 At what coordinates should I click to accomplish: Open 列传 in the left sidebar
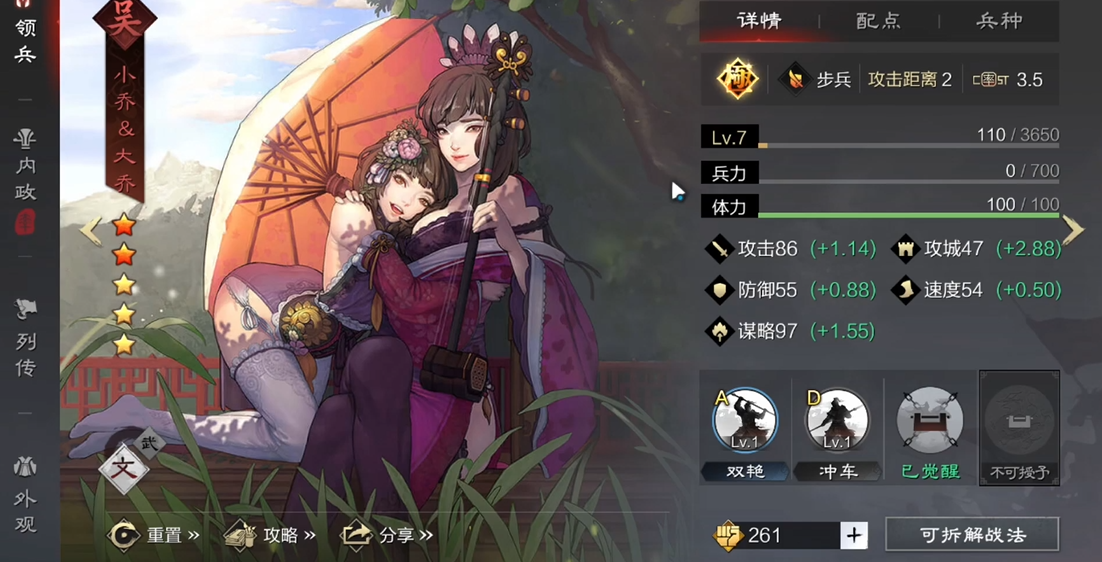(x=25, y=342)
